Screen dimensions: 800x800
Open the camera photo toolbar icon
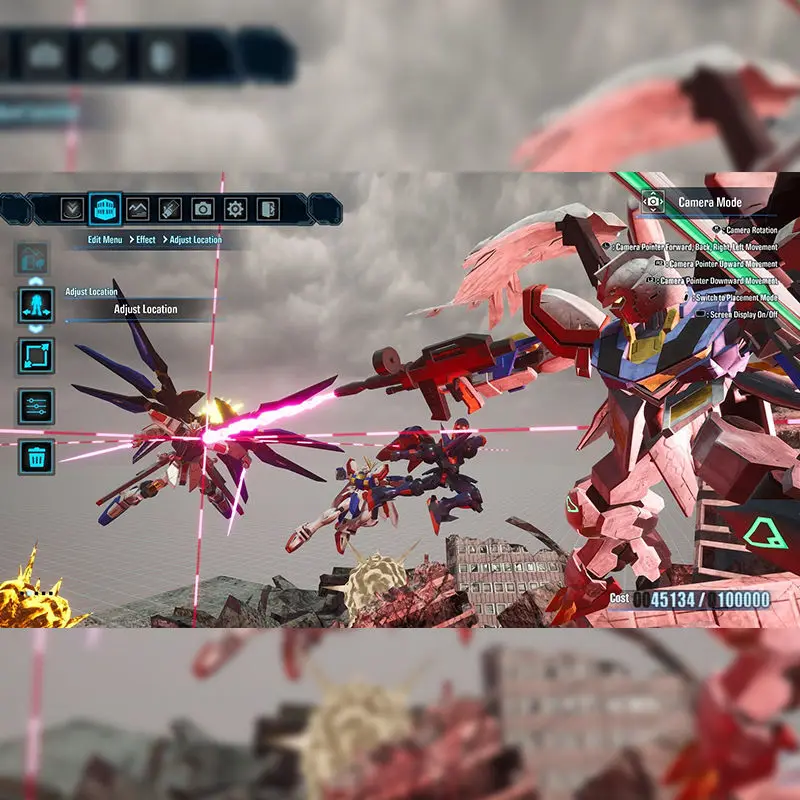[203, 209]
